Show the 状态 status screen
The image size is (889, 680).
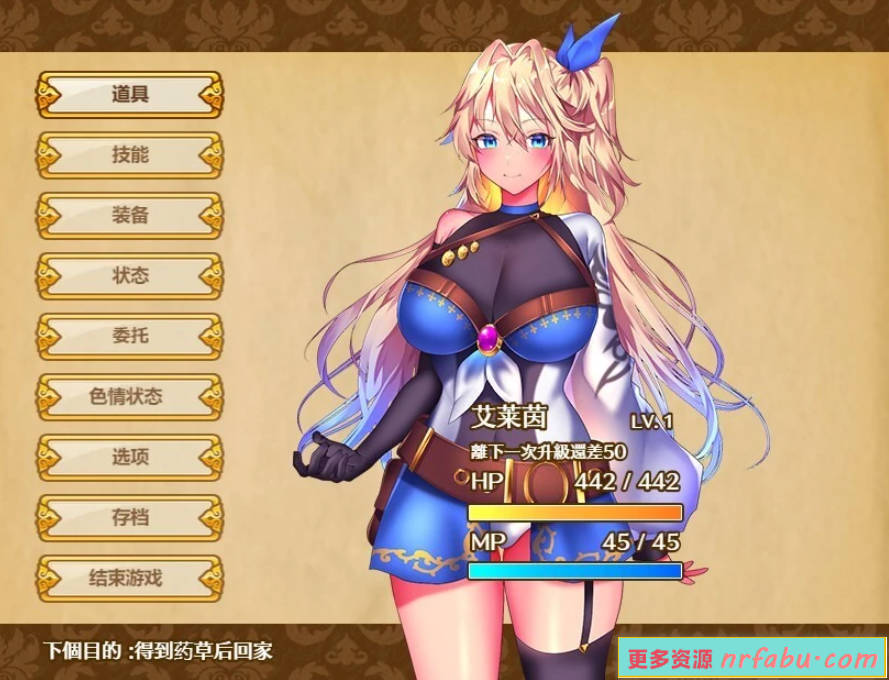pos(130,276)
